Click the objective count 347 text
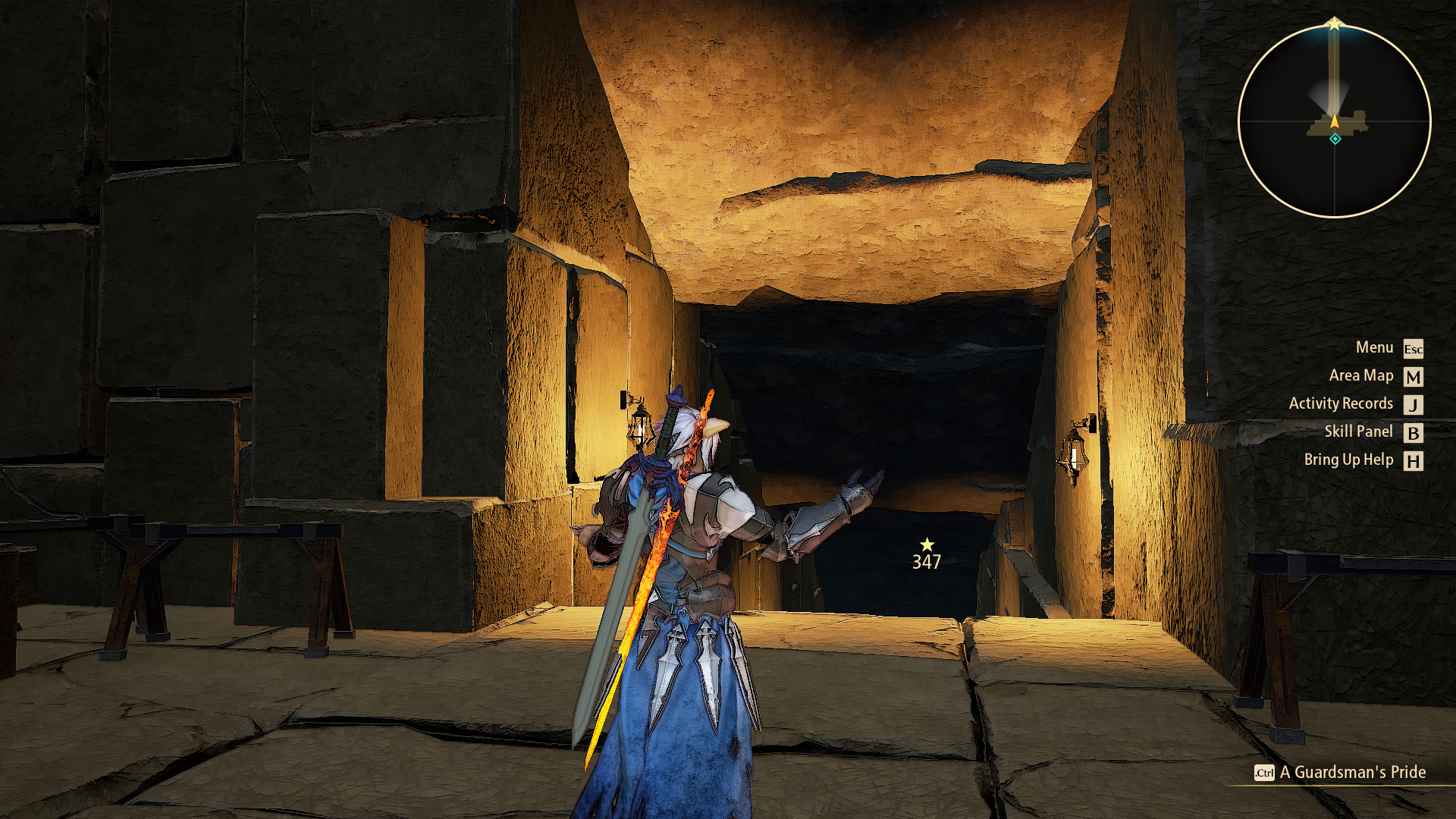This screenshot has height=819, width=1456. 926,563
